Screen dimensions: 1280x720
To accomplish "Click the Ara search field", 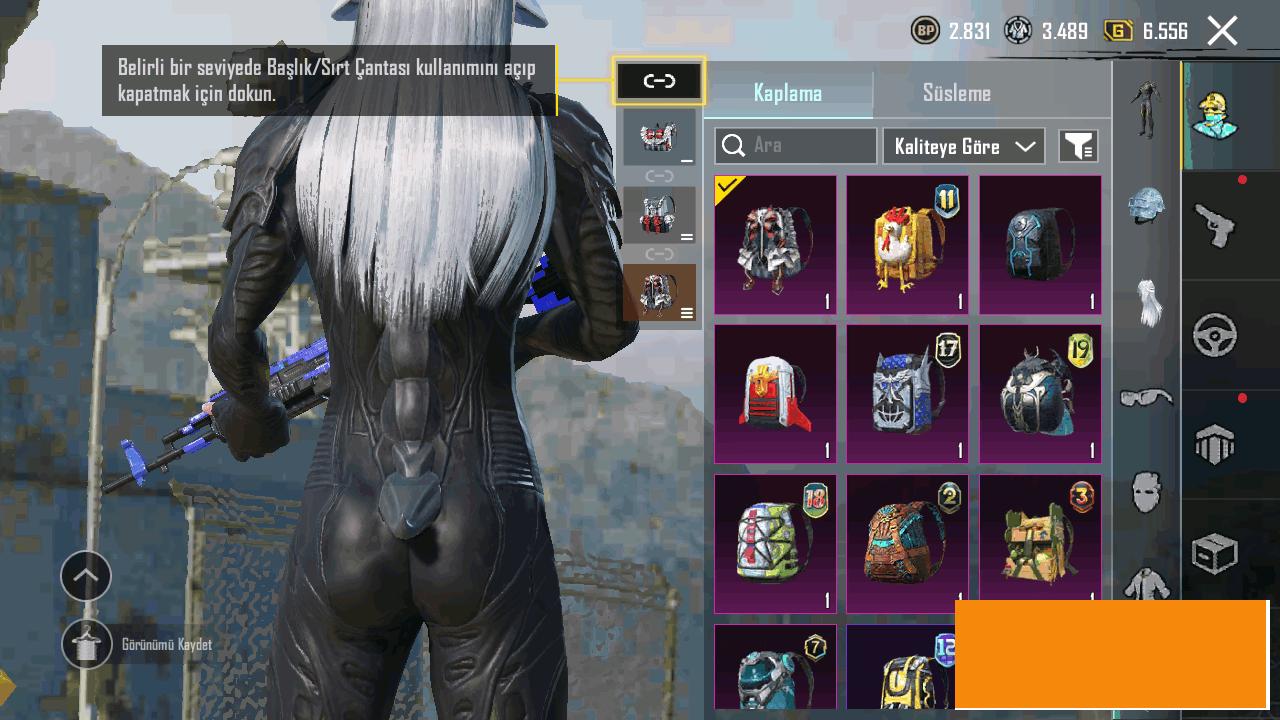I will tap(796, 146).
